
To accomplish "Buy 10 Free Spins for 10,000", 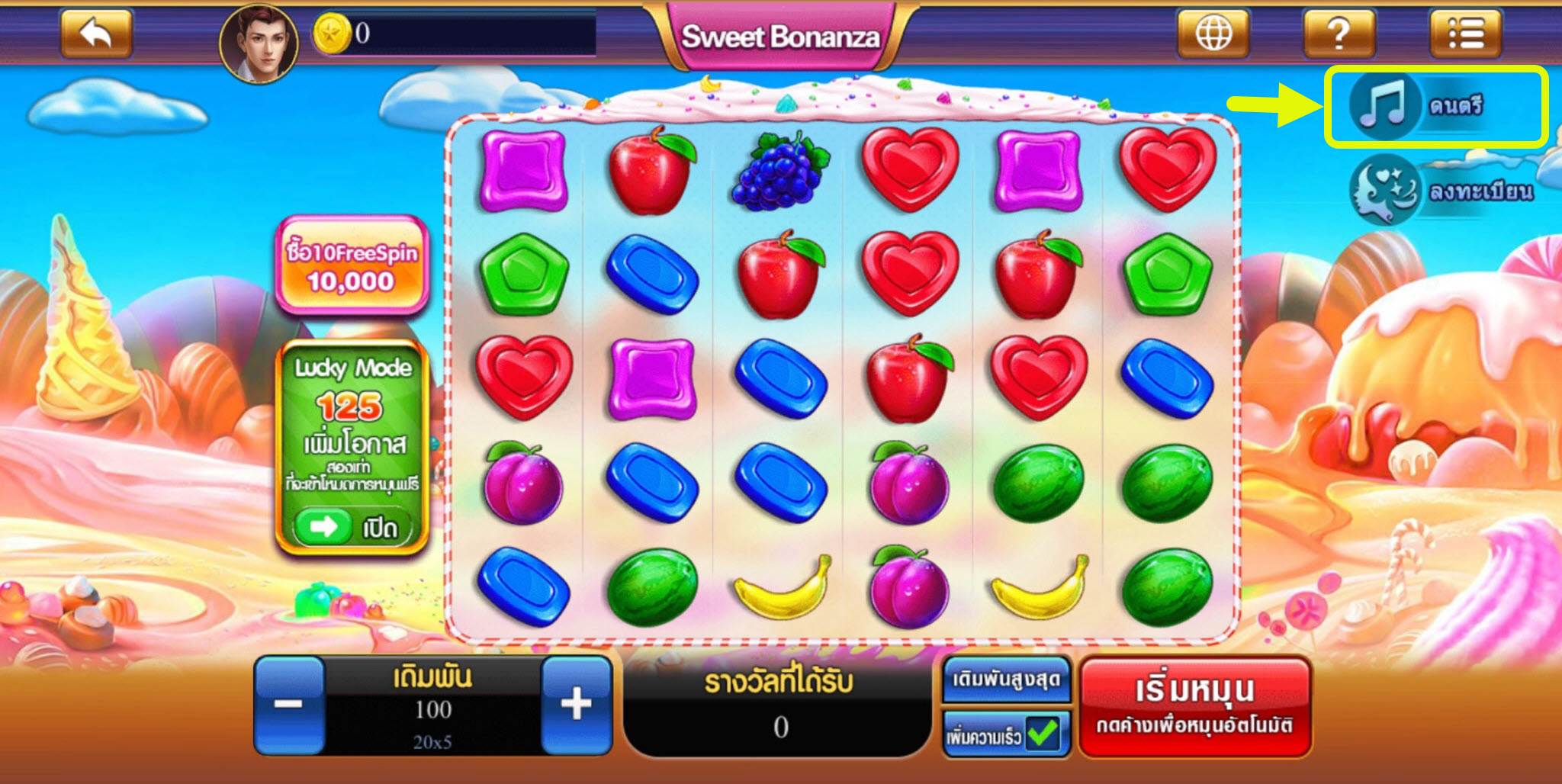I will coord(352,265).
